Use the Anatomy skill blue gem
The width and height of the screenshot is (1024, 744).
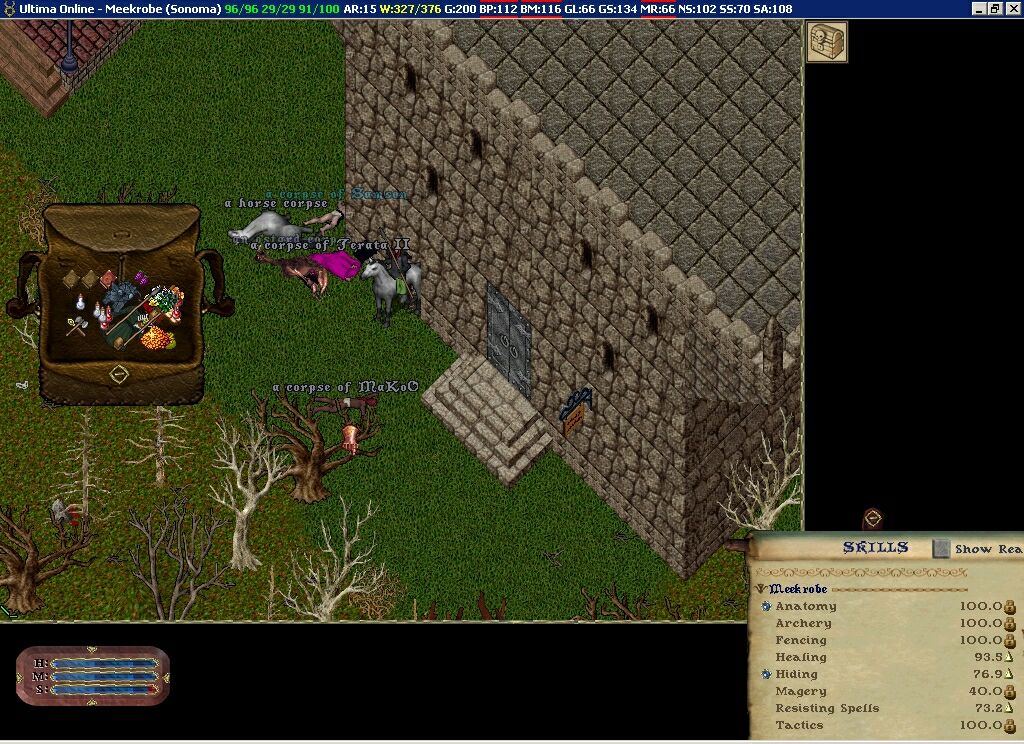(766, 606)
